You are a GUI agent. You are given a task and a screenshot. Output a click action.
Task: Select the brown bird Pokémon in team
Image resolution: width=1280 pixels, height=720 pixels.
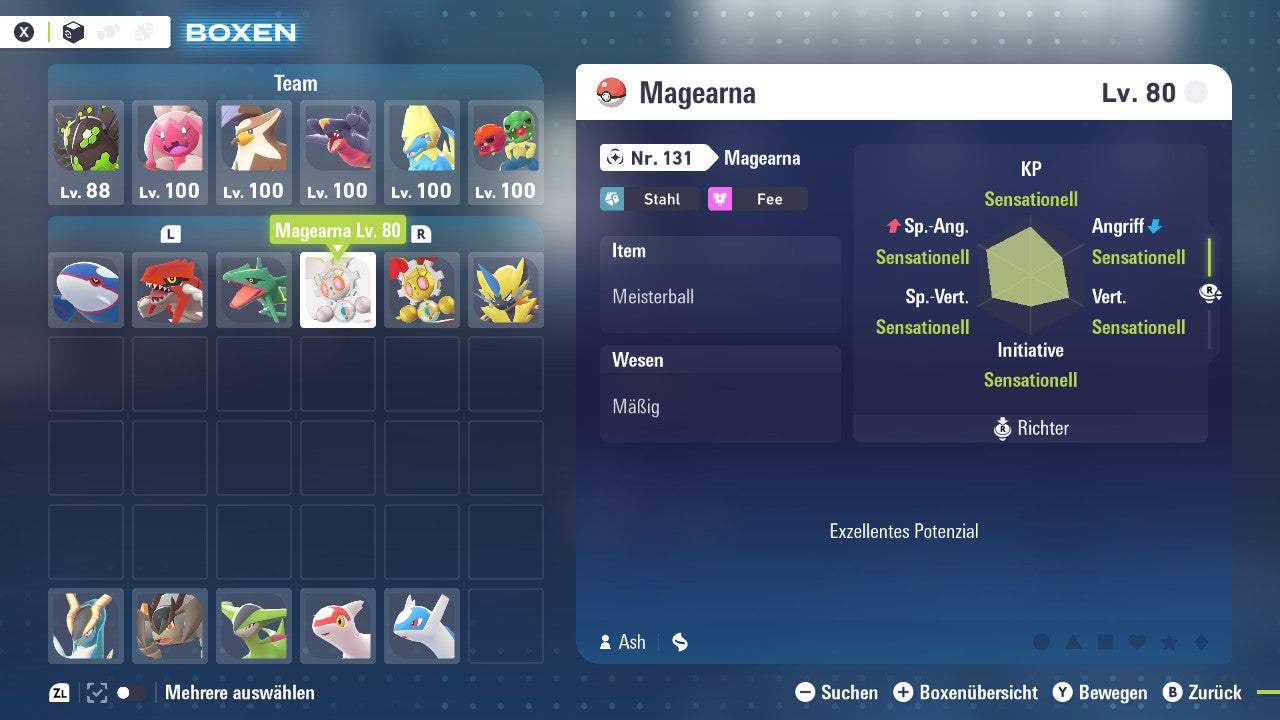point(254,152)
